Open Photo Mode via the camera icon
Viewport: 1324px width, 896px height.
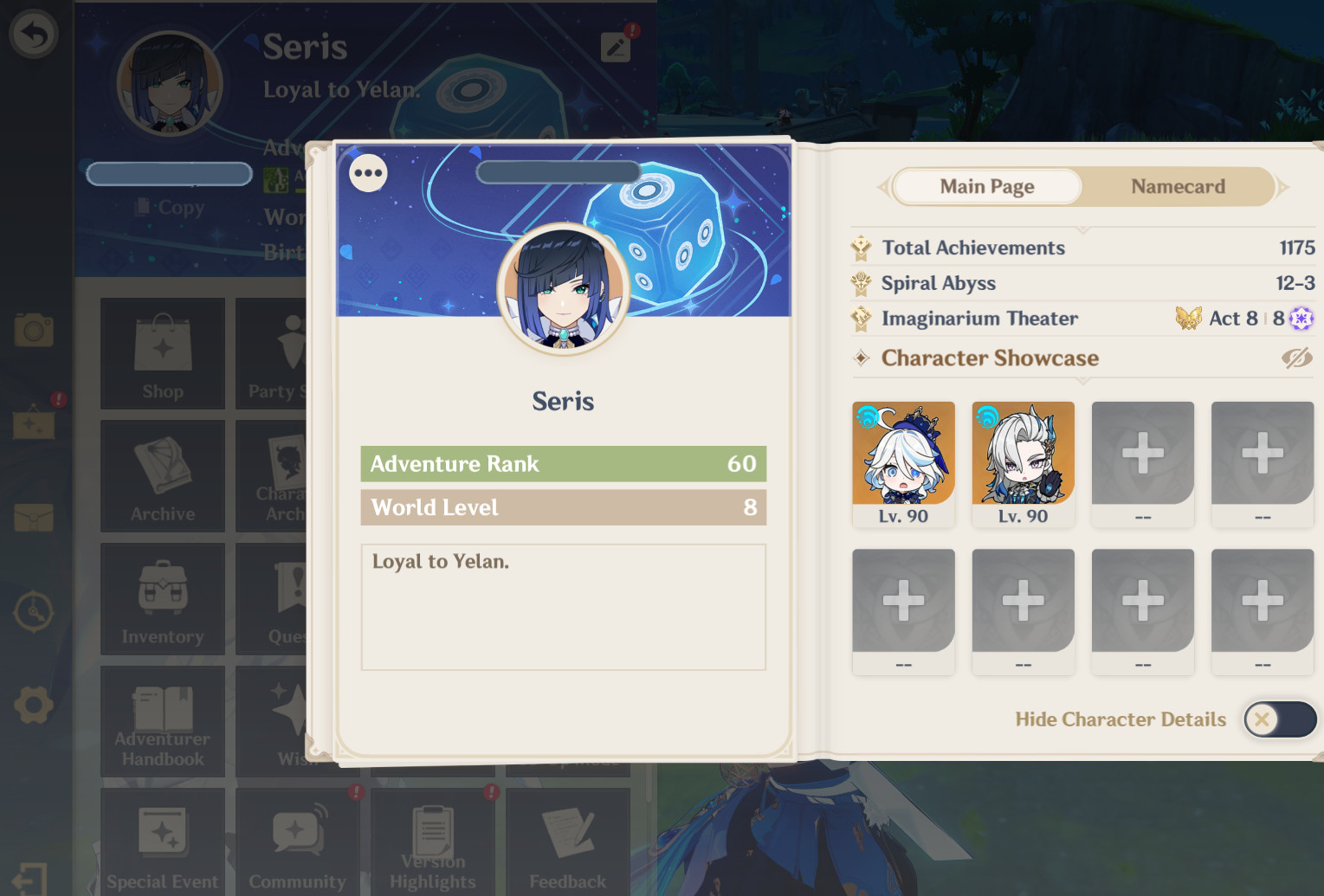34,330
